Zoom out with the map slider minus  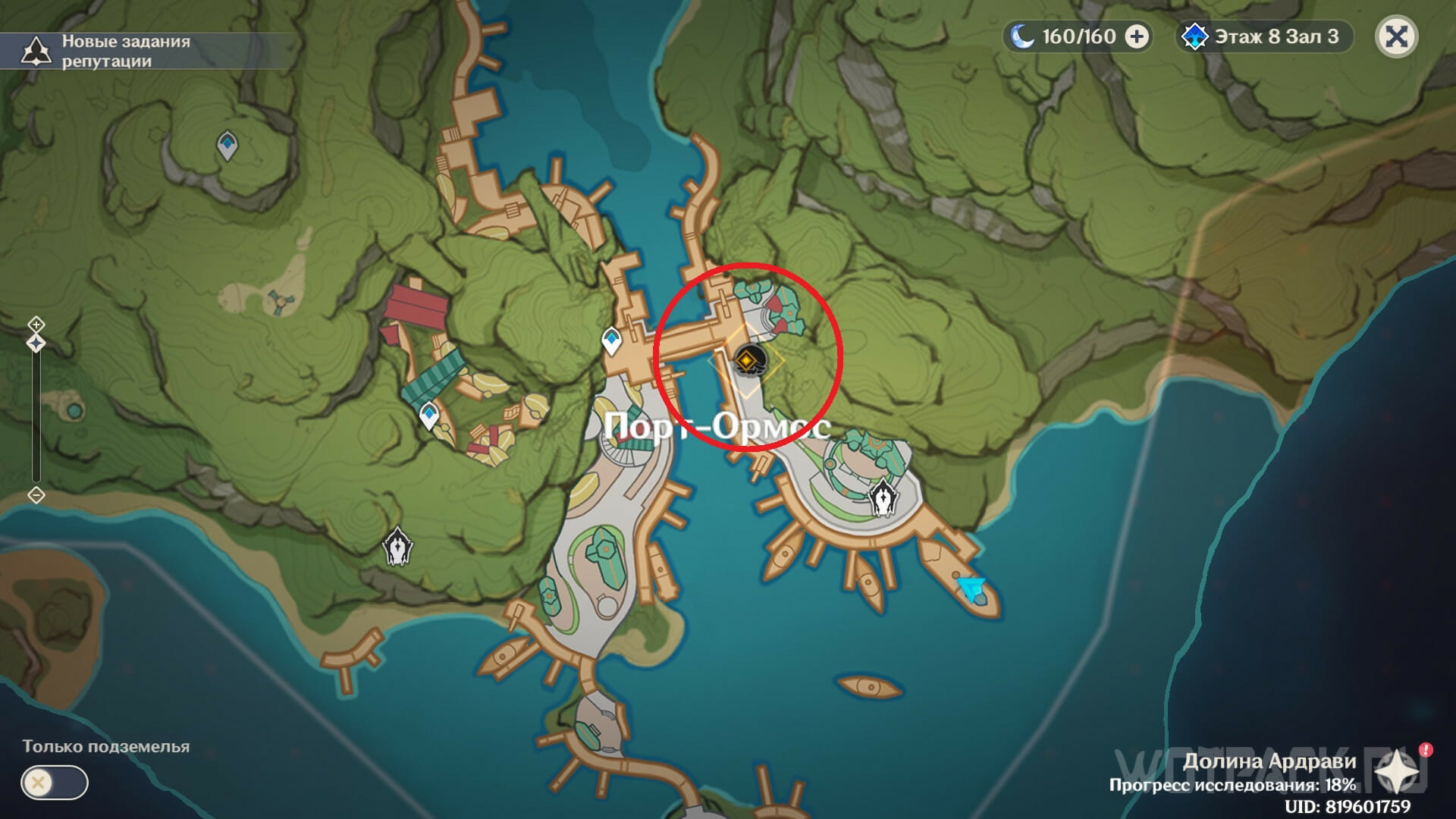36,495
